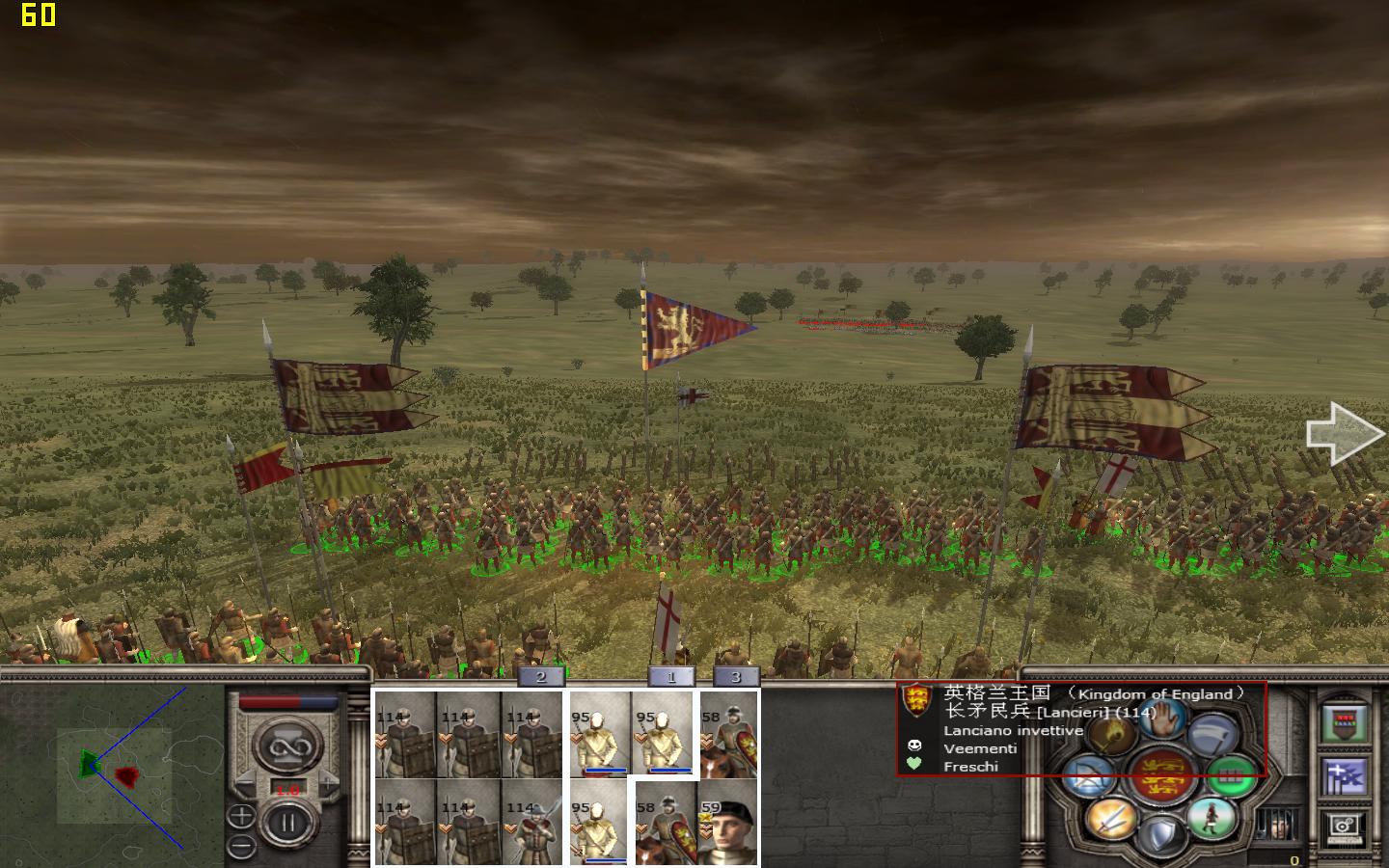Click the crossed flags icon on right panel
The height and width of the screenshot is (868, 1389).
[1346, 773]
